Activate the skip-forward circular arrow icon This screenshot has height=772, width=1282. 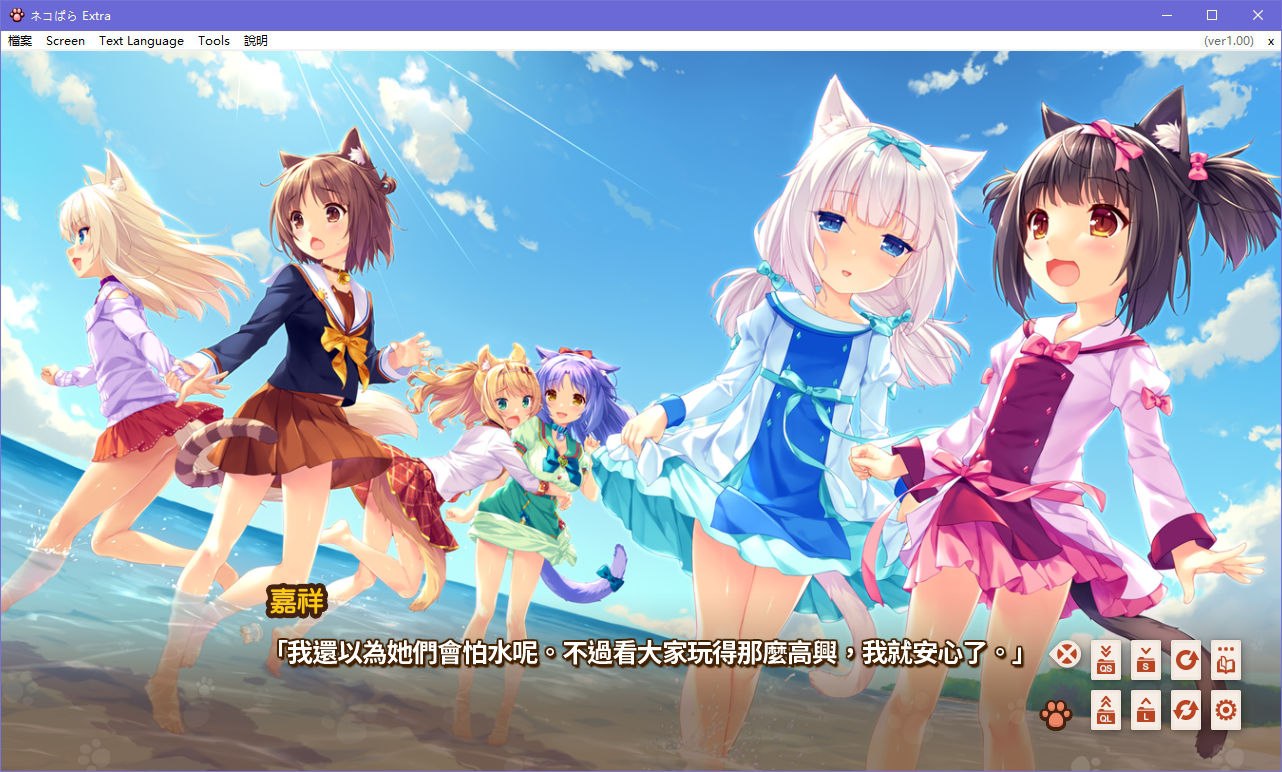click(1185, 660)
